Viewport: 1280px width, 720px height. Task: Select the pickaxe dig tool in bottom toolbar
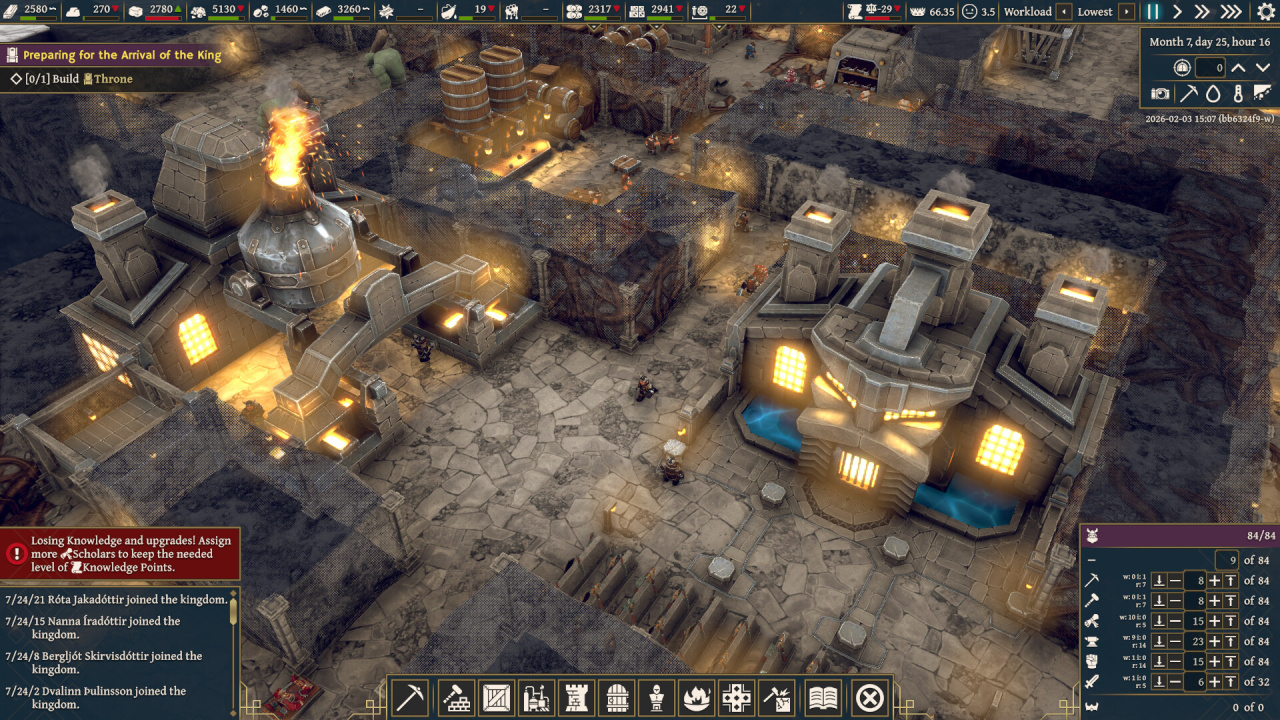(x=411, y=697)
